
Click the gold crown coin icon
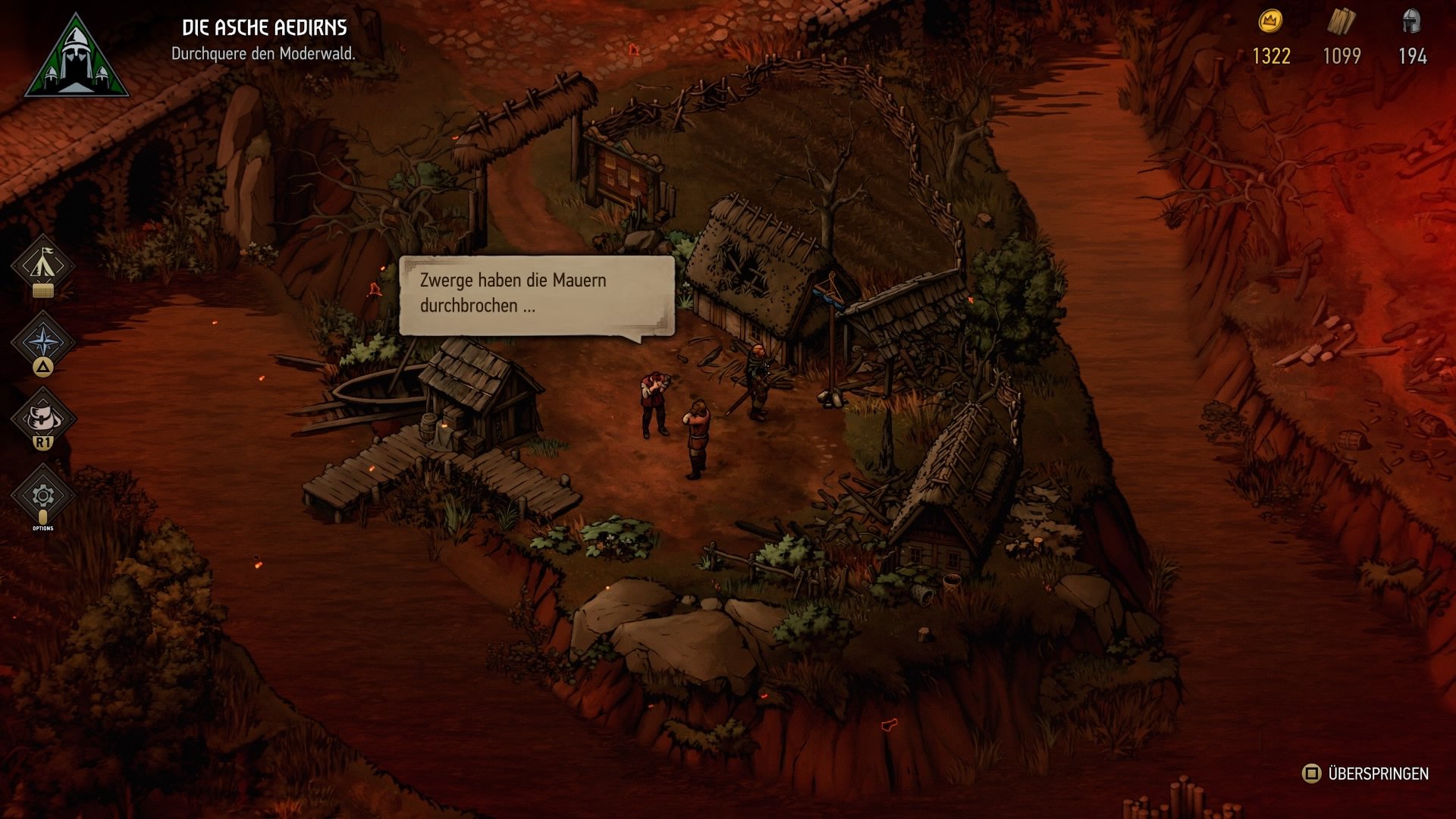coord(1272,23)
